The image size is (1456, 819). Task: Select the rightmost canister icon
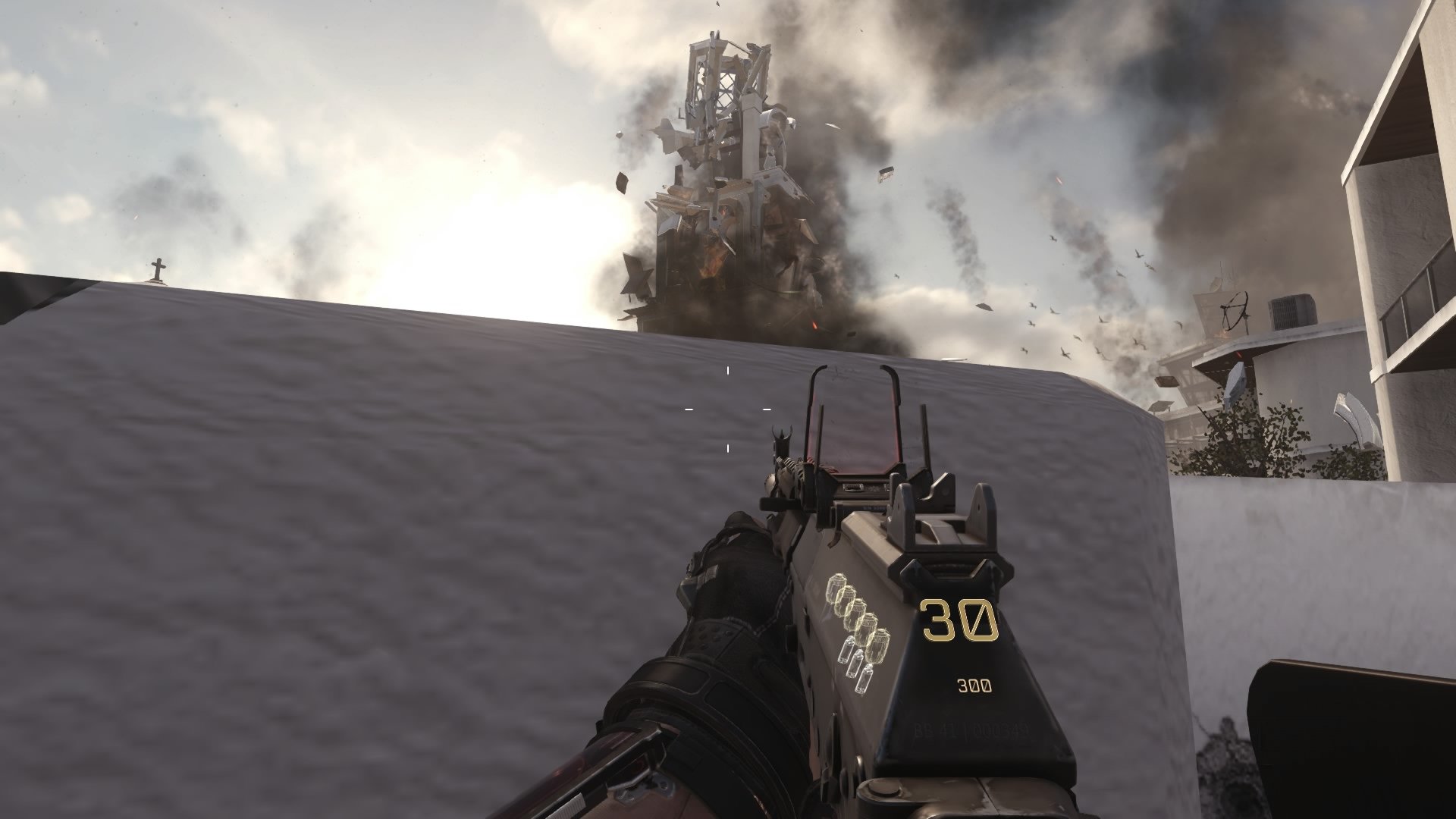[864, 677]
